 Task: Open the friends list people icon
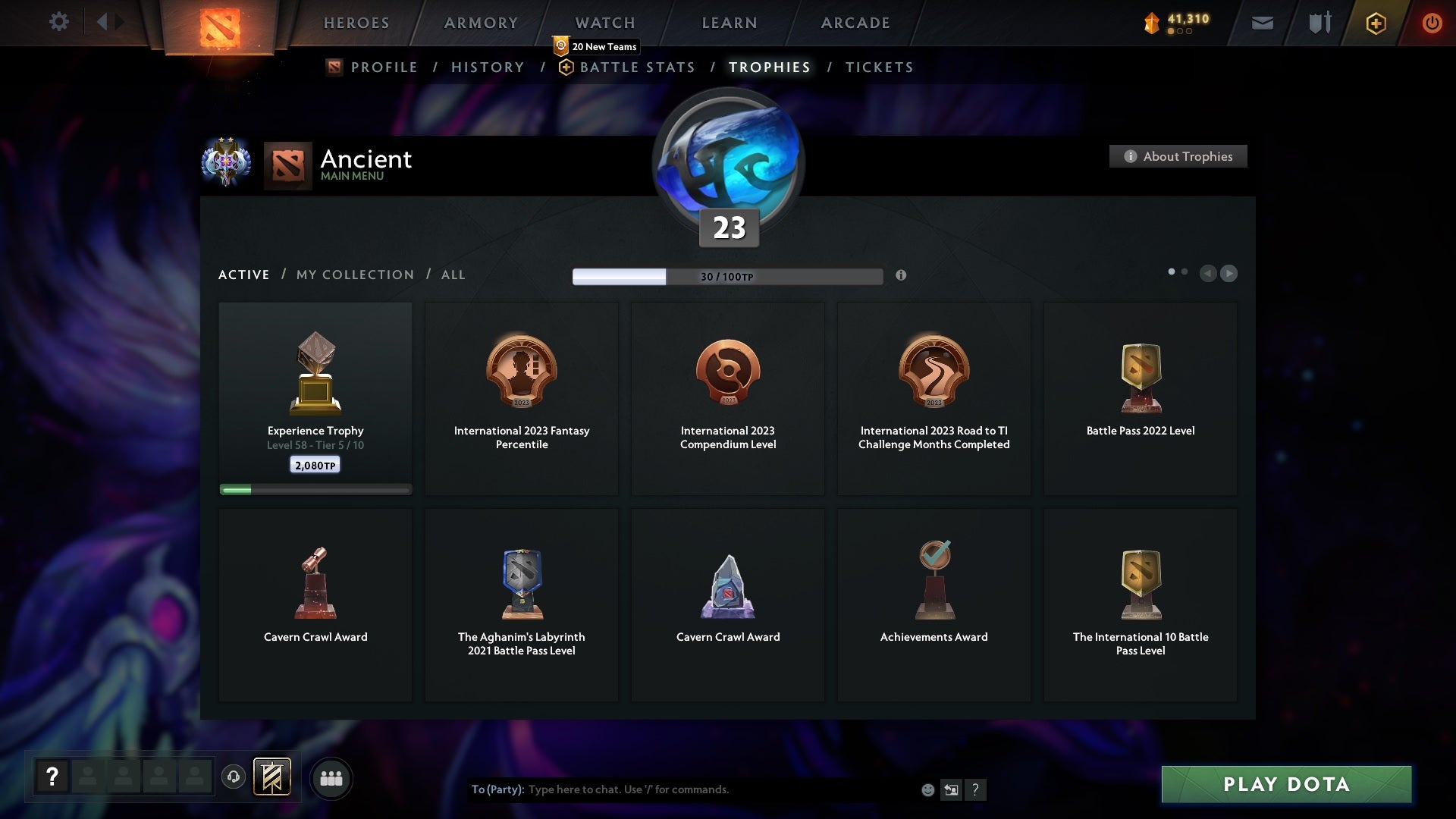pos(331,778)
